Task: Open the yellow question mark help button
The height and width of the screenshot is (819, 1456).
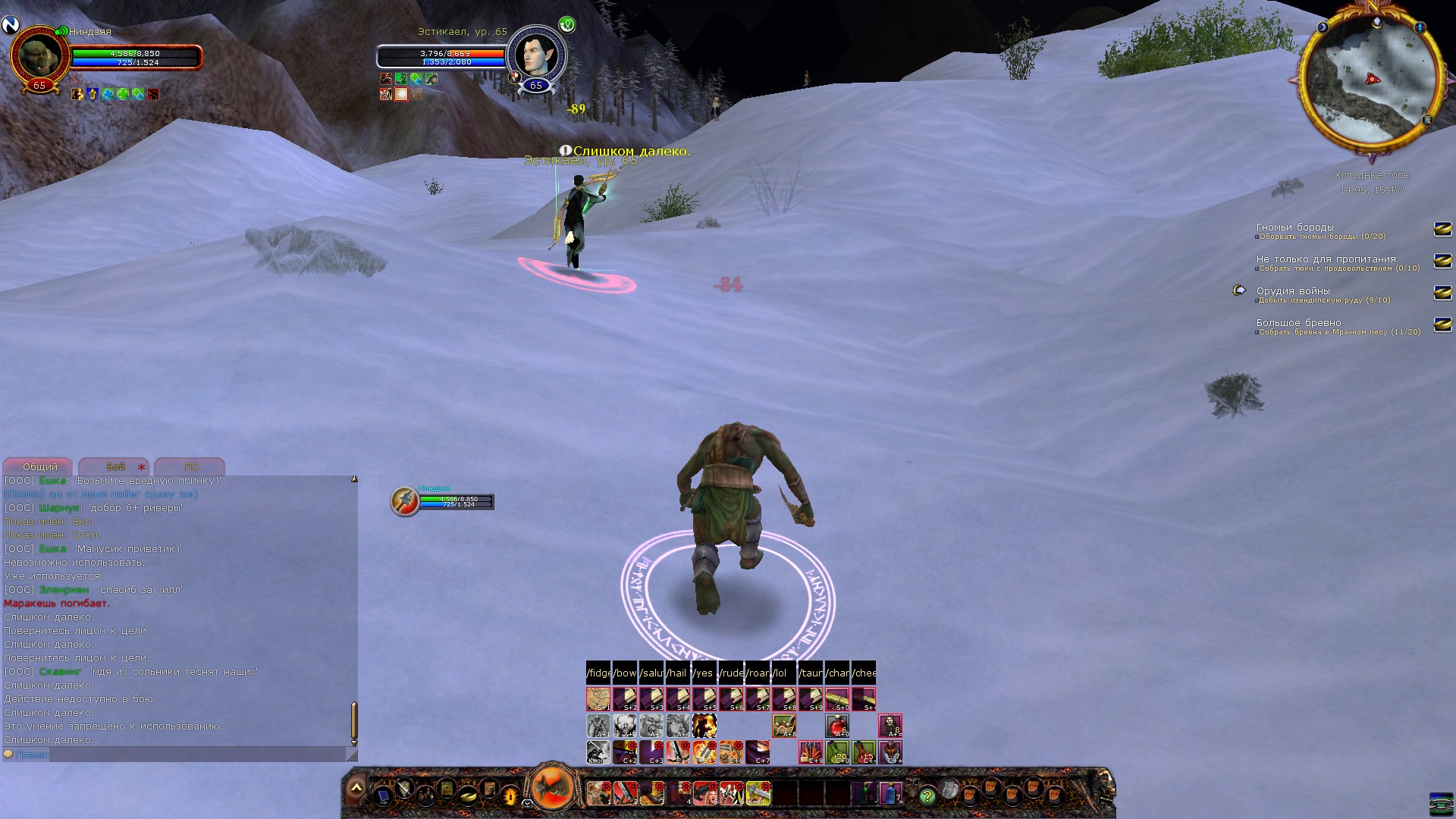Action: coord(927,795)
